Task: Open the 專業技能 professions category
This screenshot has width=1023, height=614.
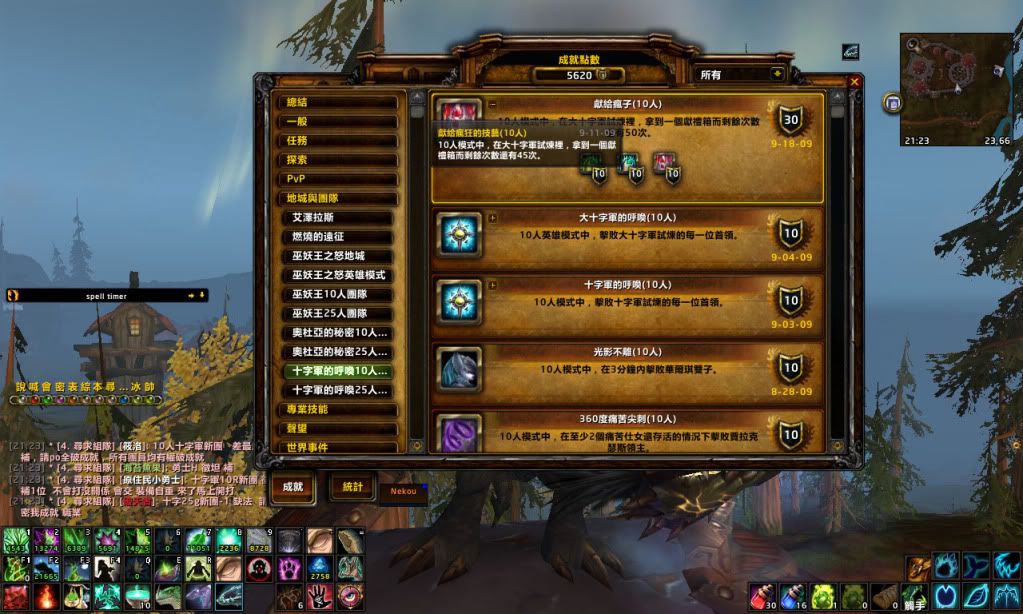Action: [x=336, y=409]
